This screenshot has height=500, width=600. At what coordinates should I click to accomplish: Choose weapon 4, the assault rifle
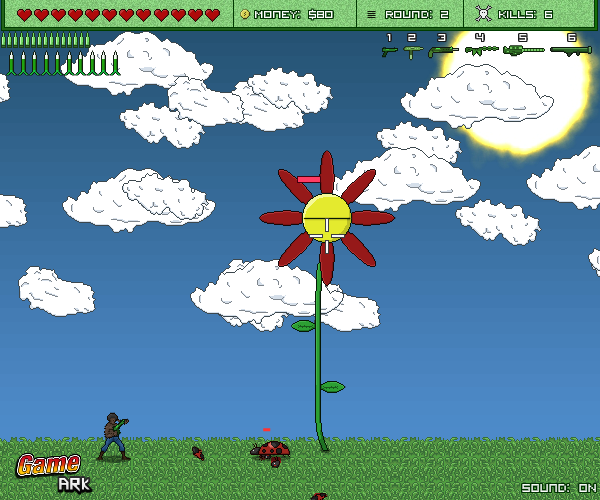[x=481, y=49]
